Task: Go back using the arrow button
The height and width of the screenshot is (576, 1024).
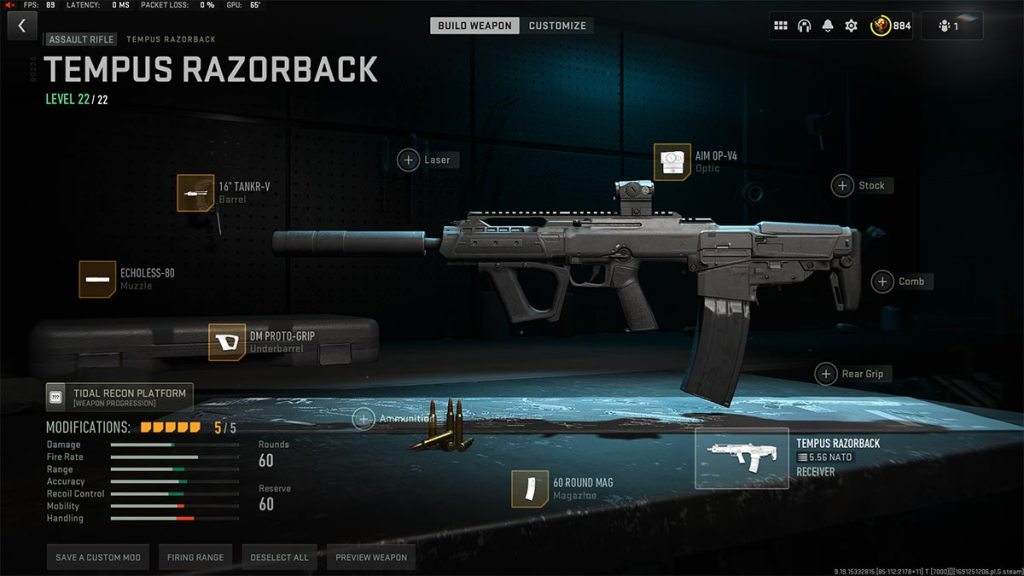Action: [21, 26]
